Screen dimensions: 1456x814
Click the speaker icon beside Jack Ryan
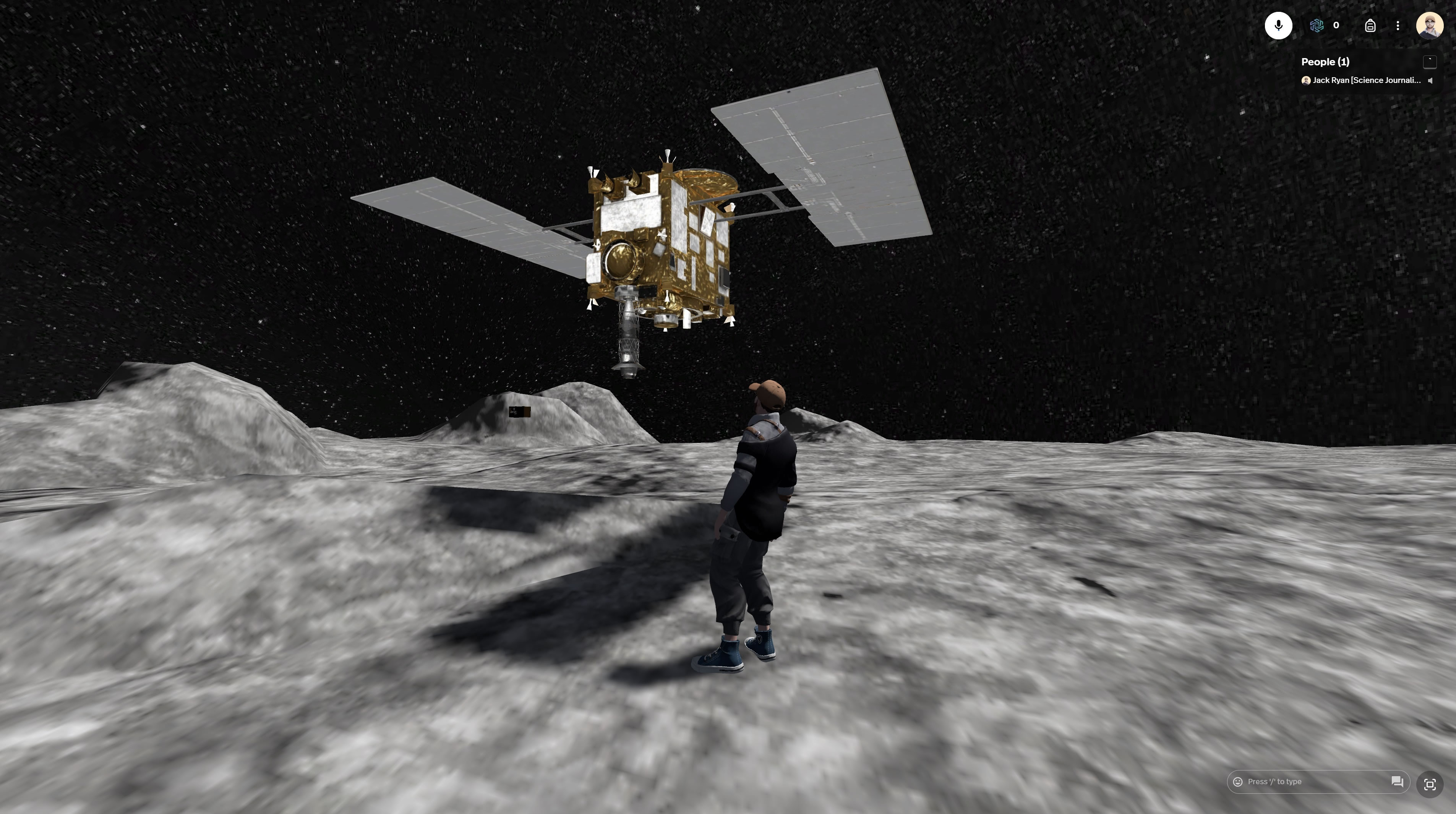point(1430,80)
